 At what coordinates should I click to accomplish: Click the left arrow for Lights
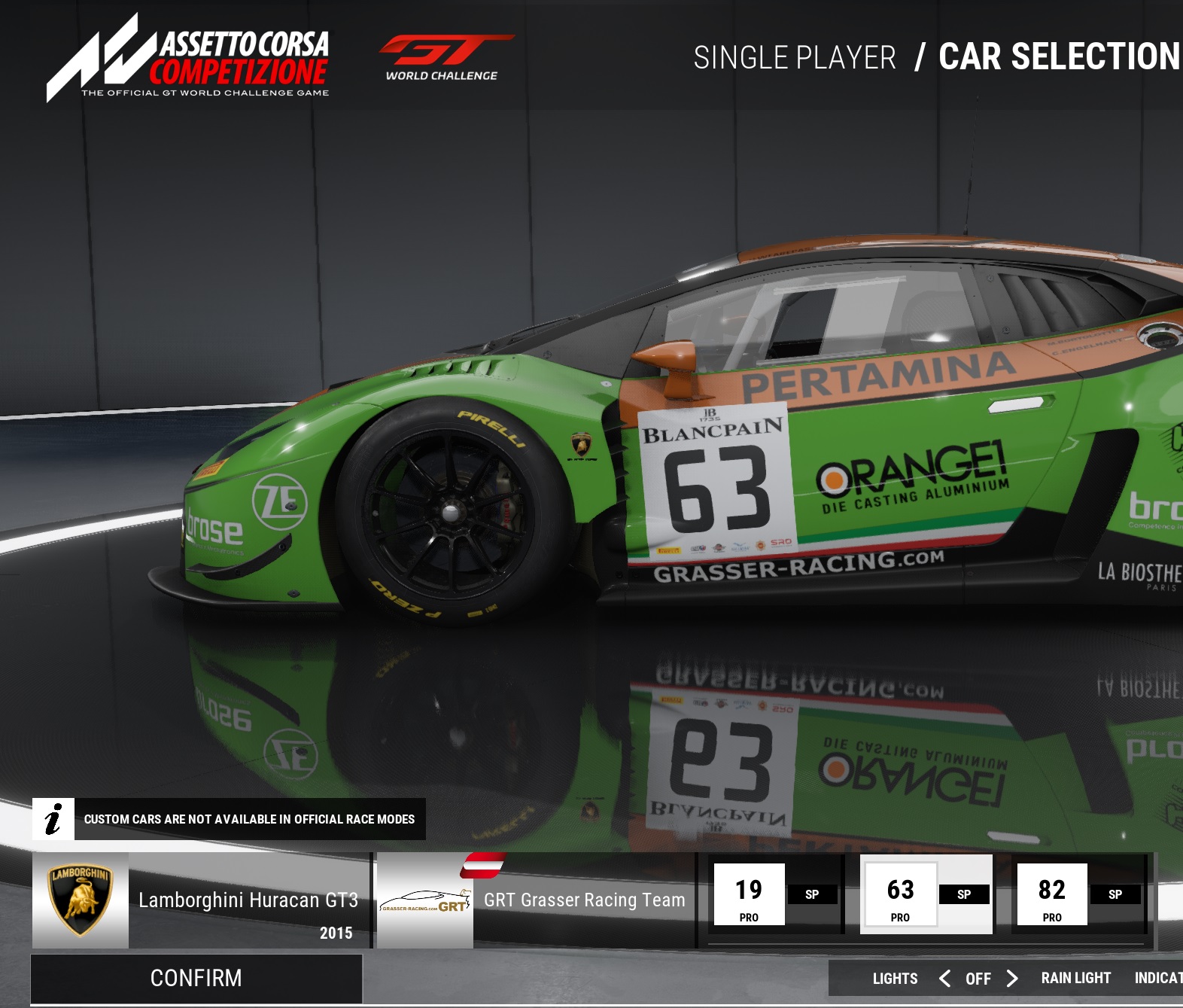(945, 978)
